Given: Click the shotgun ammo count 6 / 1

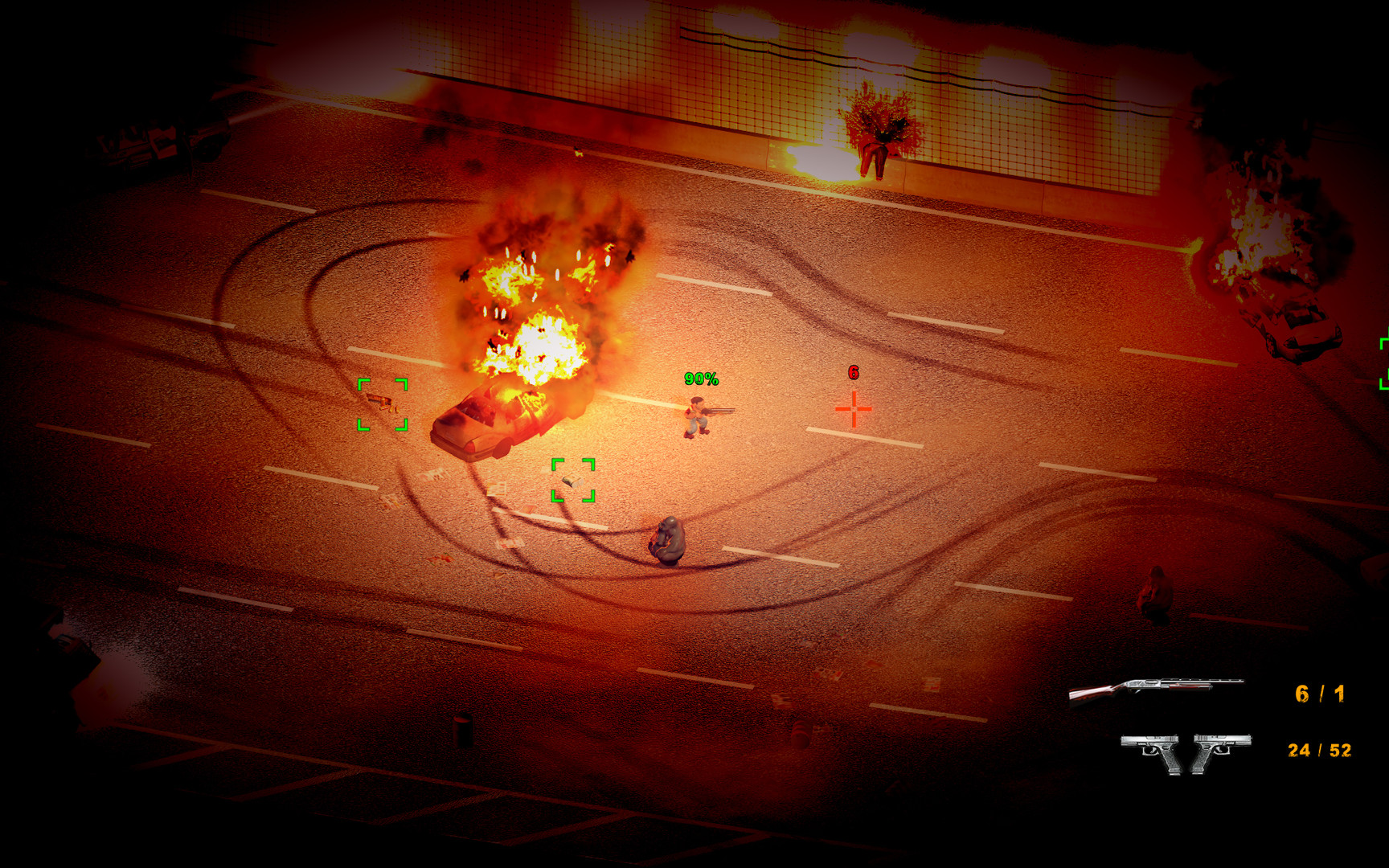Looking at the screenshot, I should point(1318,691).
